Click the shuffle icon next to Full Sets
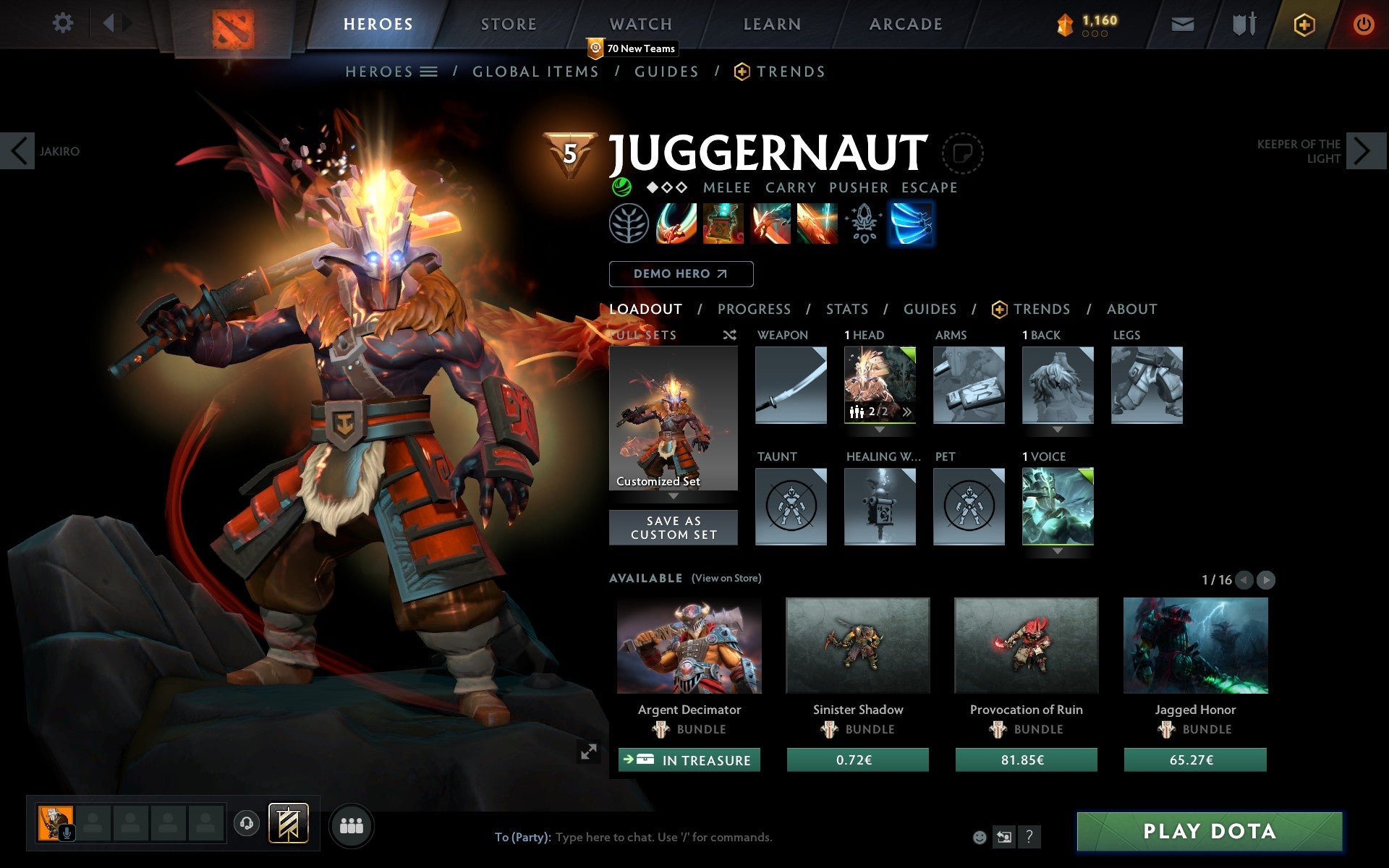The image size is (1389, 868). tap(729, 335)
